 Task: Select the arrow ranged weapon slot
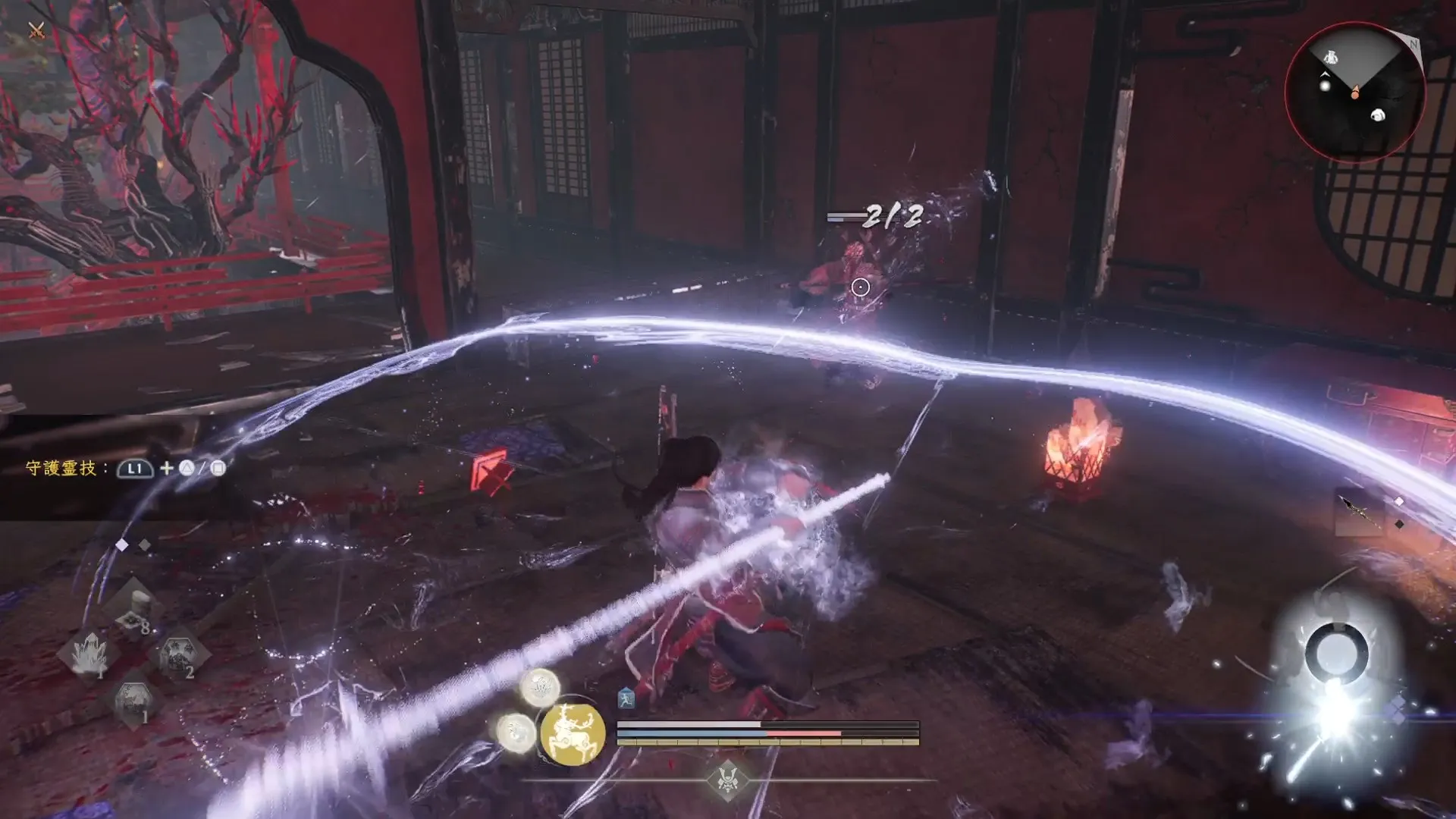1357,512
